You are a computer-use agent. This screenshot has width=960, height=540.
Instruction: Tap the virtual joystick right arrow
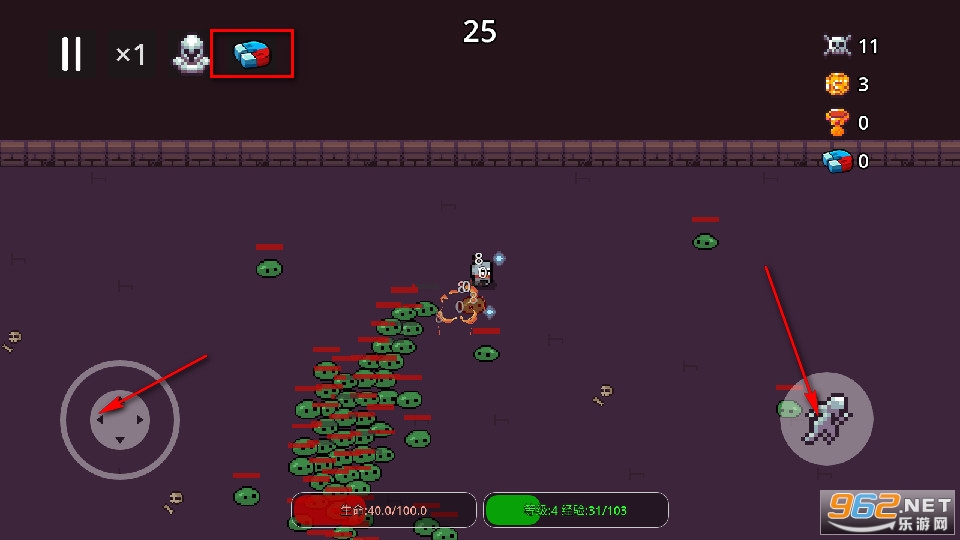(140, 420)
